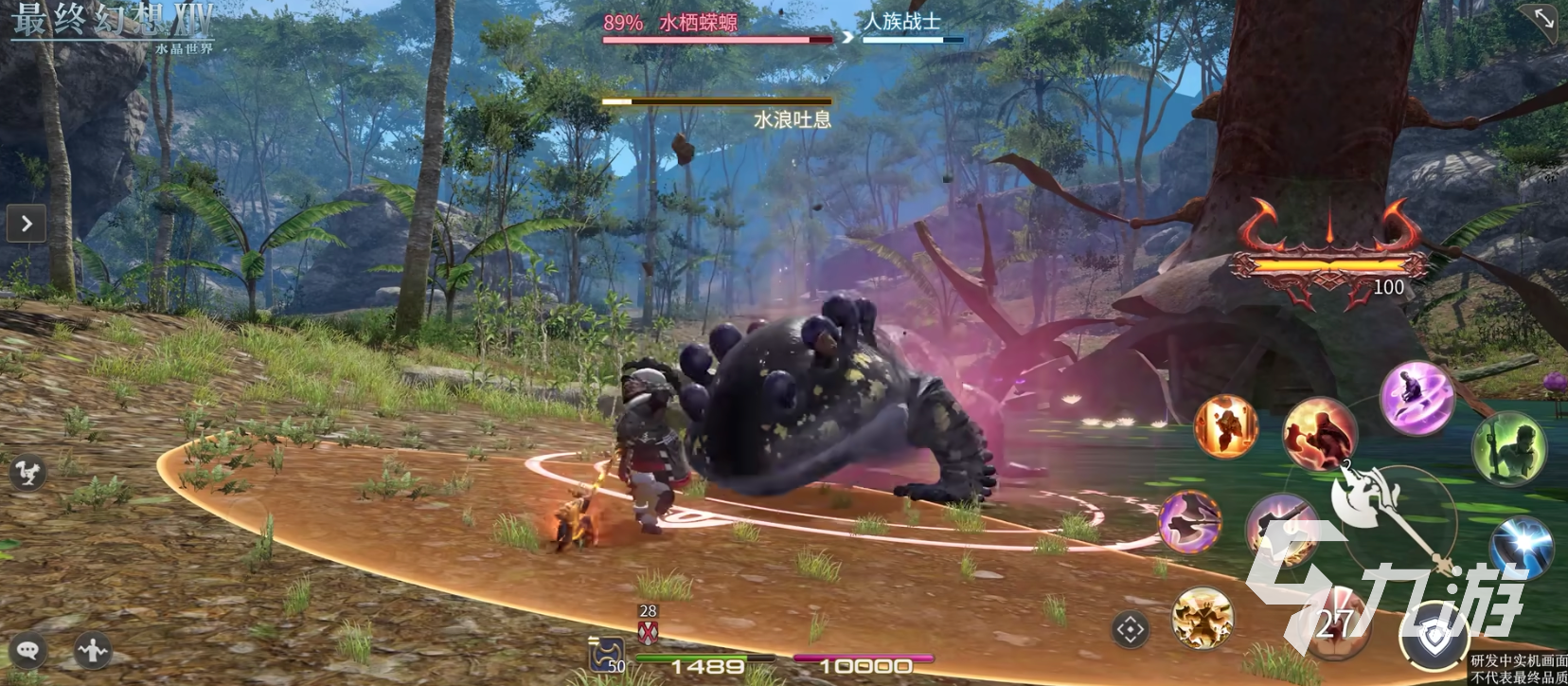This screenshot has height=686, width=1568.
Task: Activate the fiery silhouette burst skill
Action: (x=1226, y=426)
